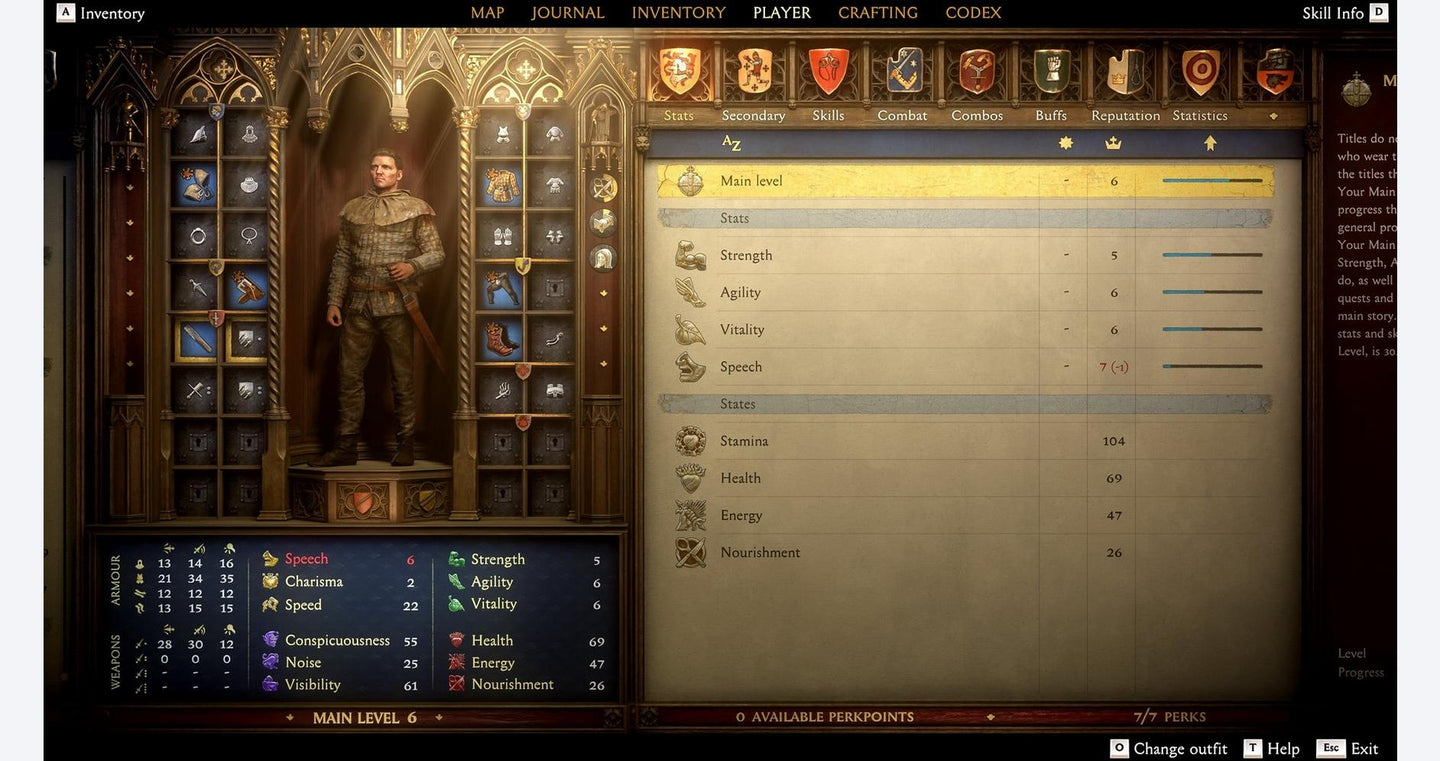Viewport: 1440px width, 761px height.
Task: Open the Crafting menu
Action: [877, 13]
